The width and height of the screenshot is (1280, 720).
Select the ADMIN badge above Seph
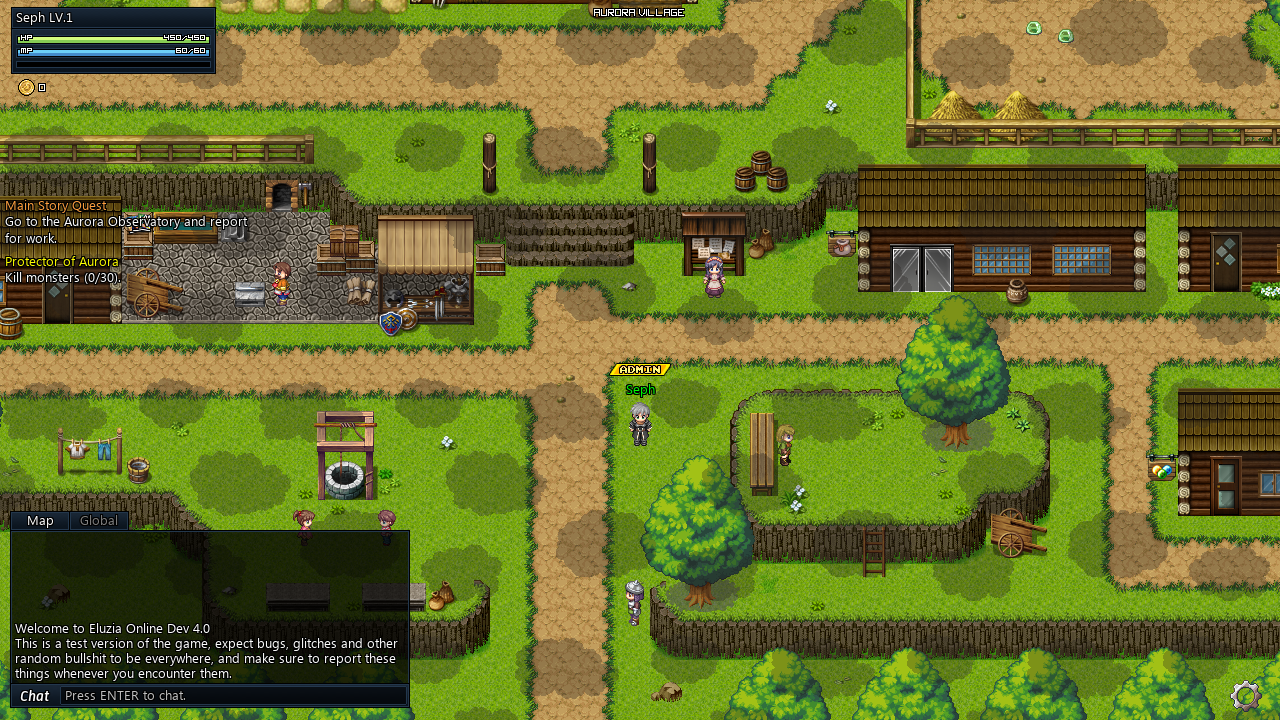640,369
